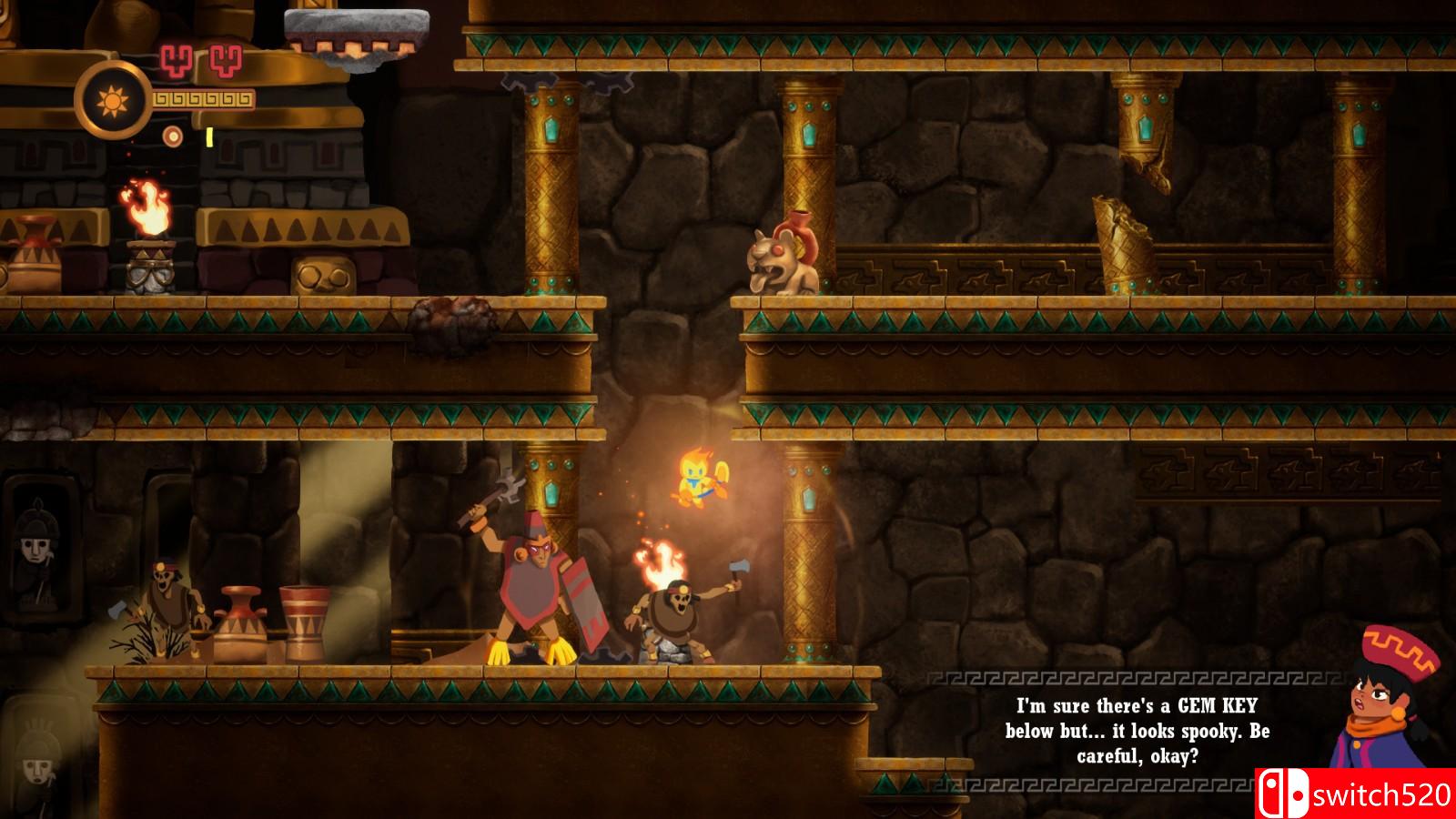This screenshot has height=819, width=1456.
Task: Click the sun emblem HUD icon
Action: click(x=114, y=99)
